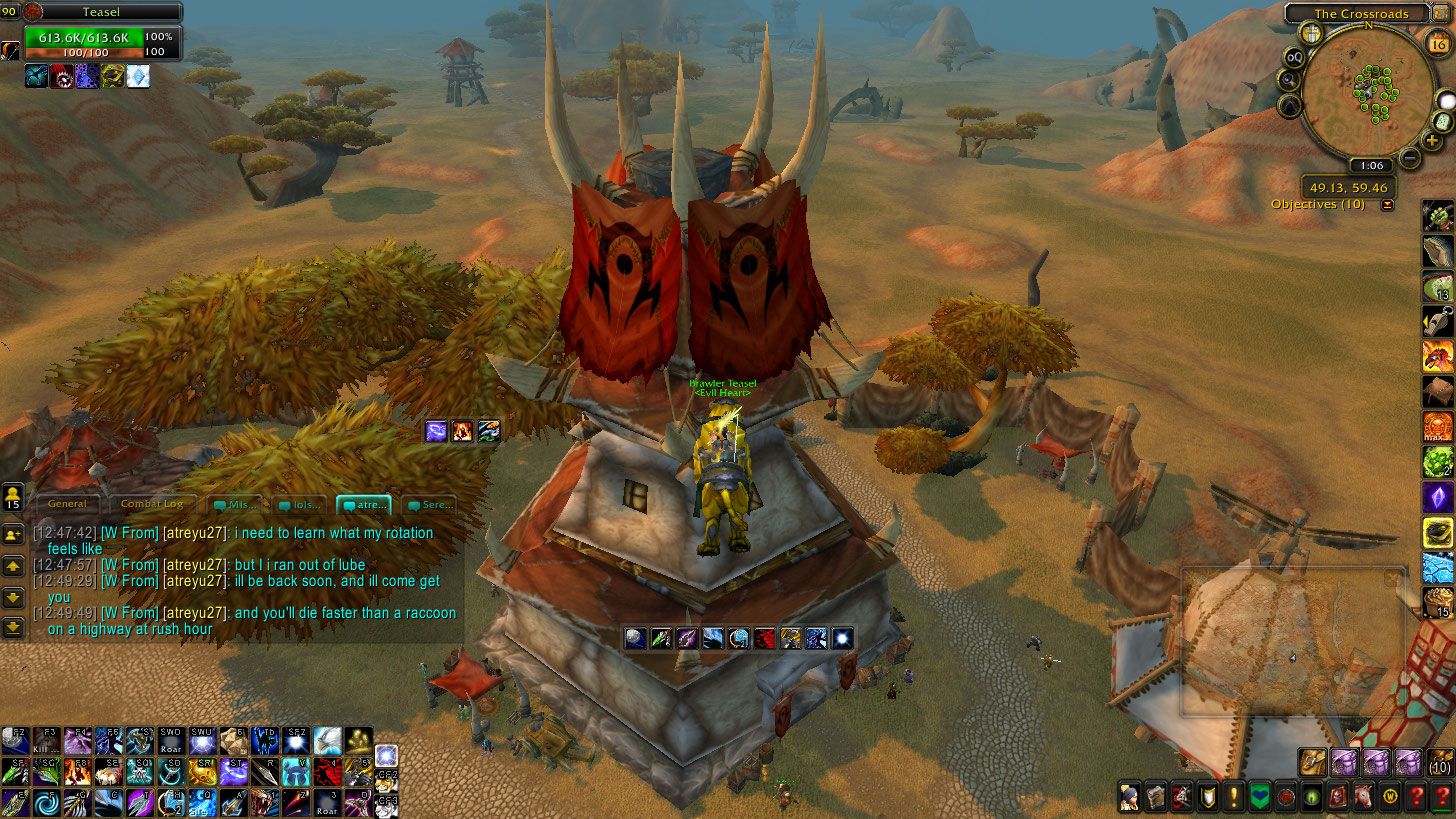Open the character info micro button

(1129, 797)
